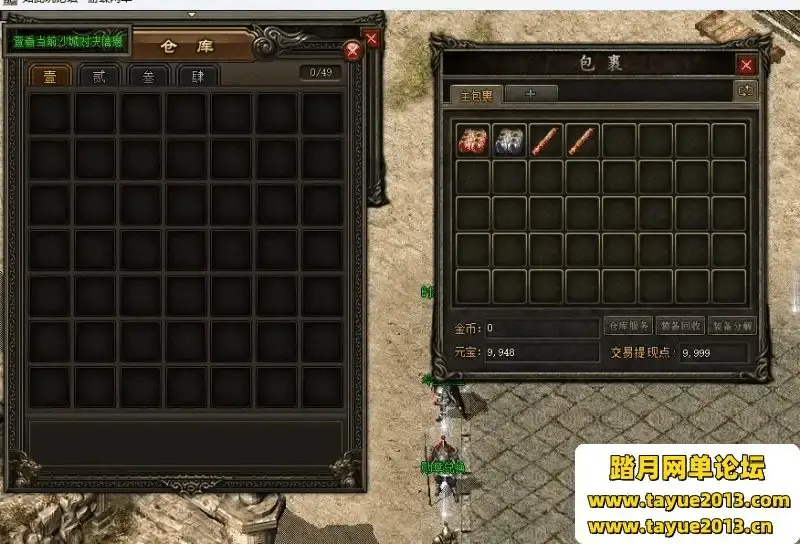Close the 包裹 bag window
The height and width of the screenshot is (544, 800).
pos(746,65)
